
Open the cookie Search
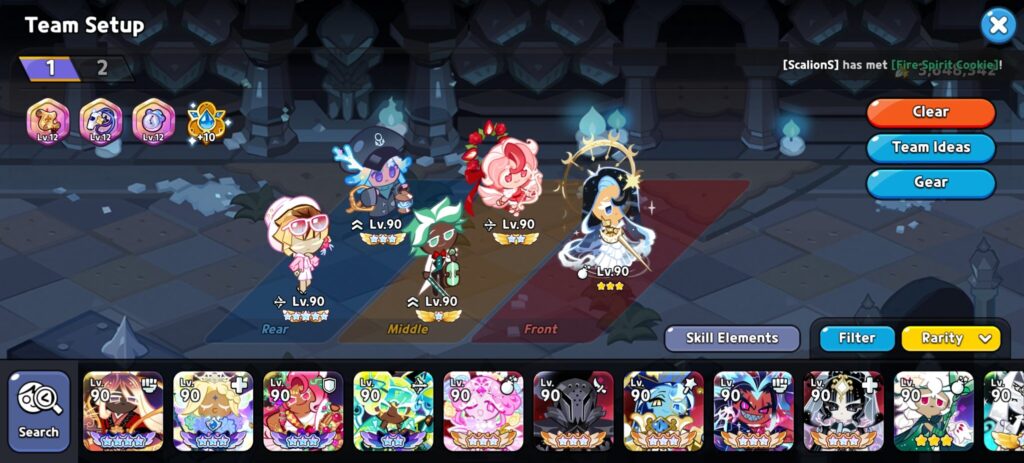pyautogui.click(x=39, y=411)
